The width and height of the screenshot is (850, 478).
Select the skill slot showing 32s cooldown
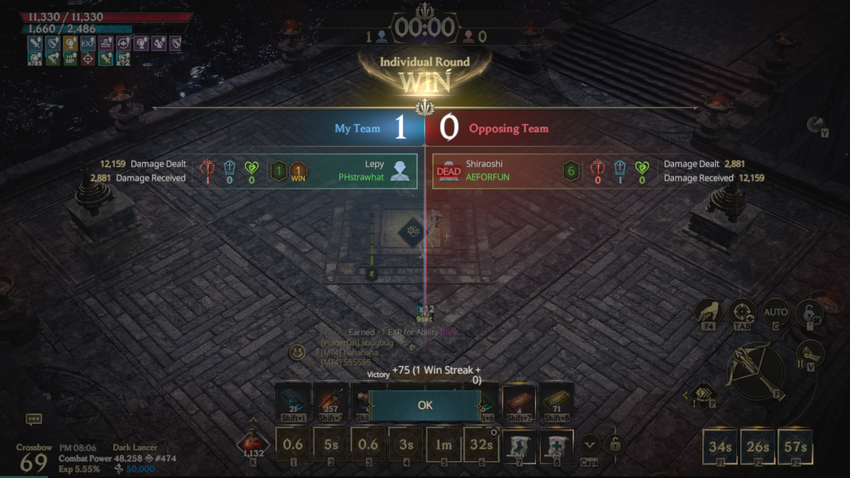pyautogui.click(x=481, y=445)
